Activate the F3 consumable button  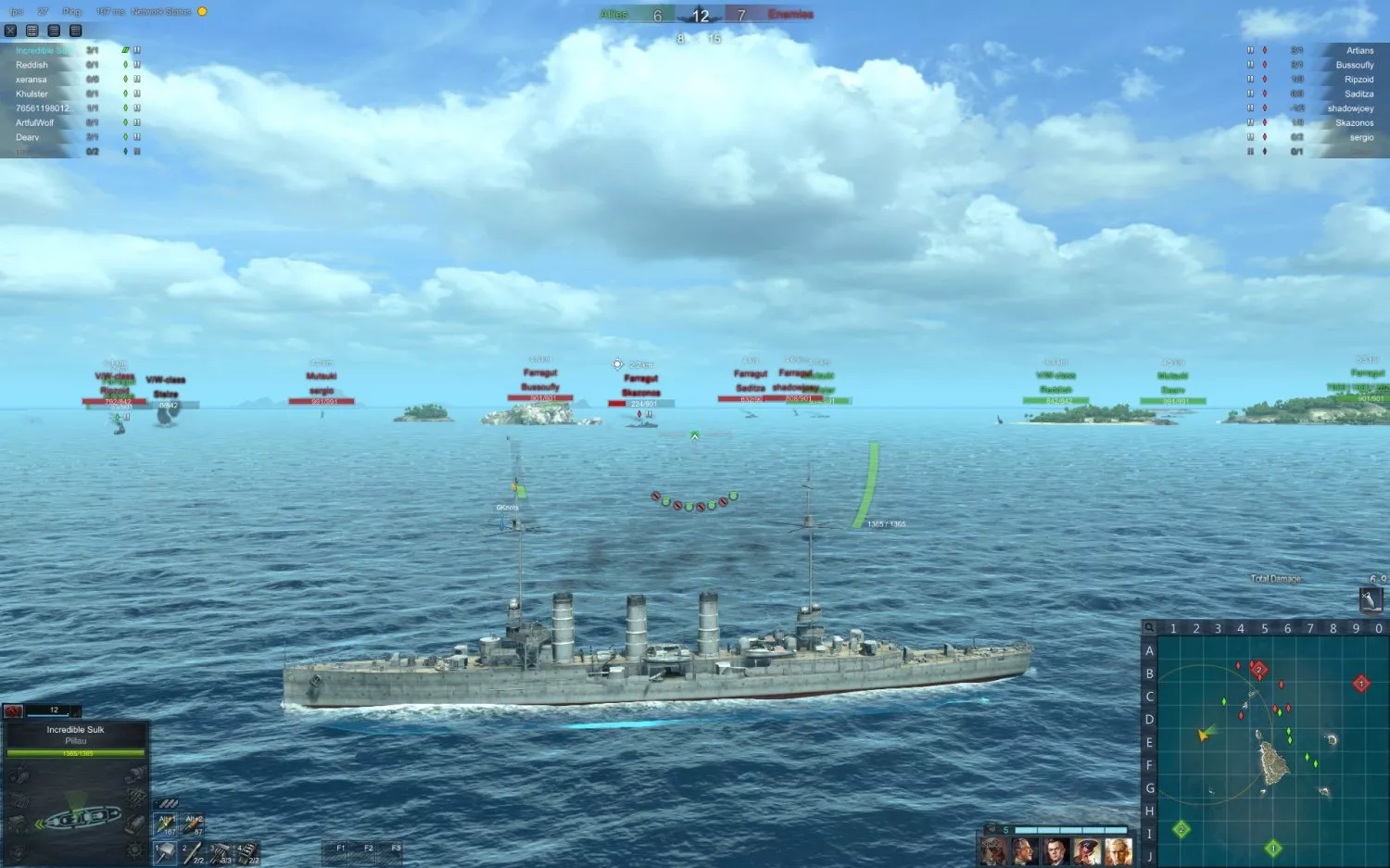point(396,847)
